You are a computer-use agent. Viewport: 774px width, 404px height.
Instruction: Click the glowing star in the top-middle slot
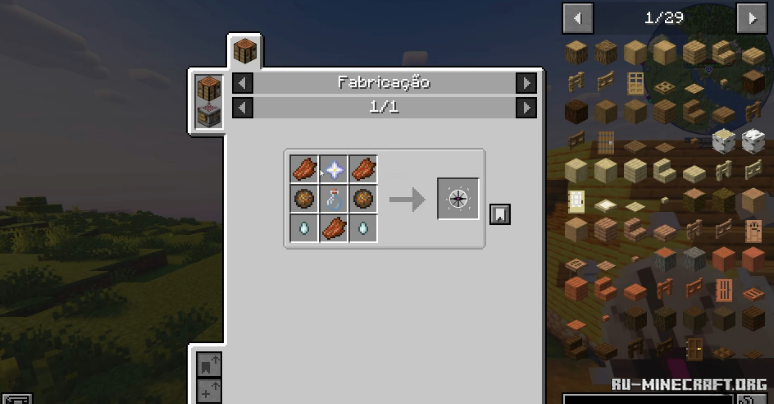click(x=333, y=170)
